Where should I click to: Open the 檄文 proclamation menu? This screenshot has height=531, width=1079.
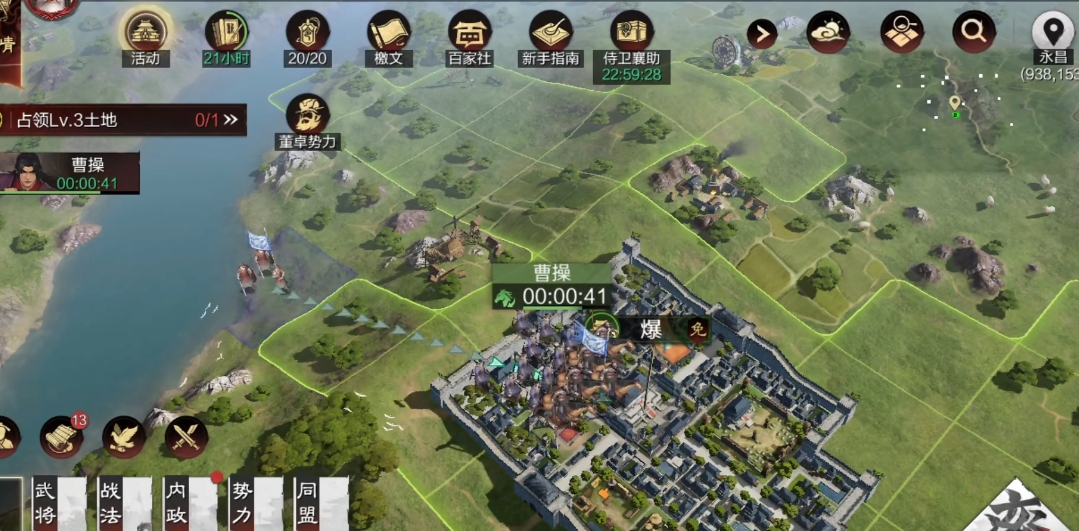coord(389,34)
